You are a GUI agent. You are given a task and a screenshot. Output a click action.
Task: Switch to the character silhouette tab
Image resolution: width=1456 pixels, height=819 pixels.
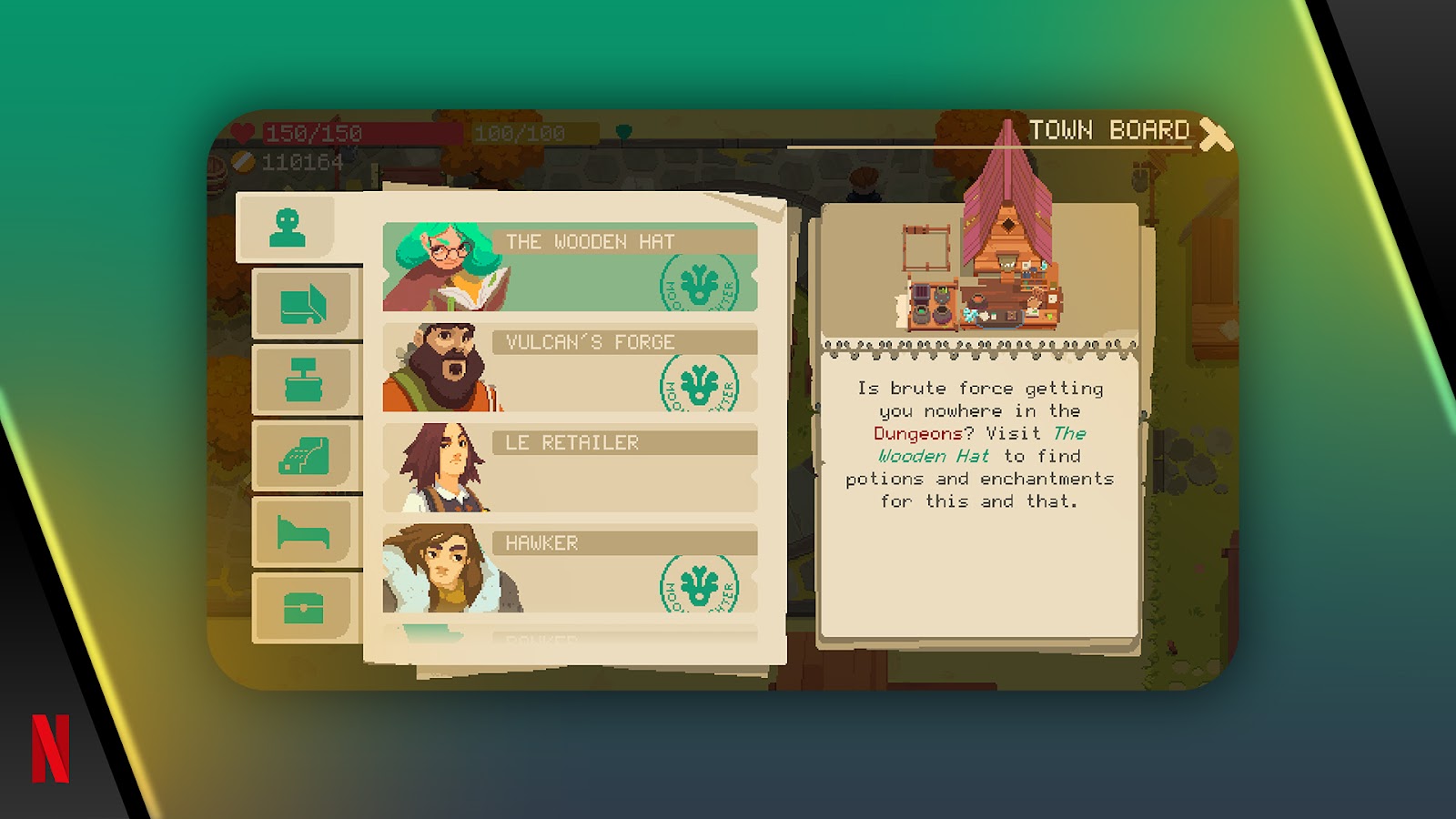(288, 227)
